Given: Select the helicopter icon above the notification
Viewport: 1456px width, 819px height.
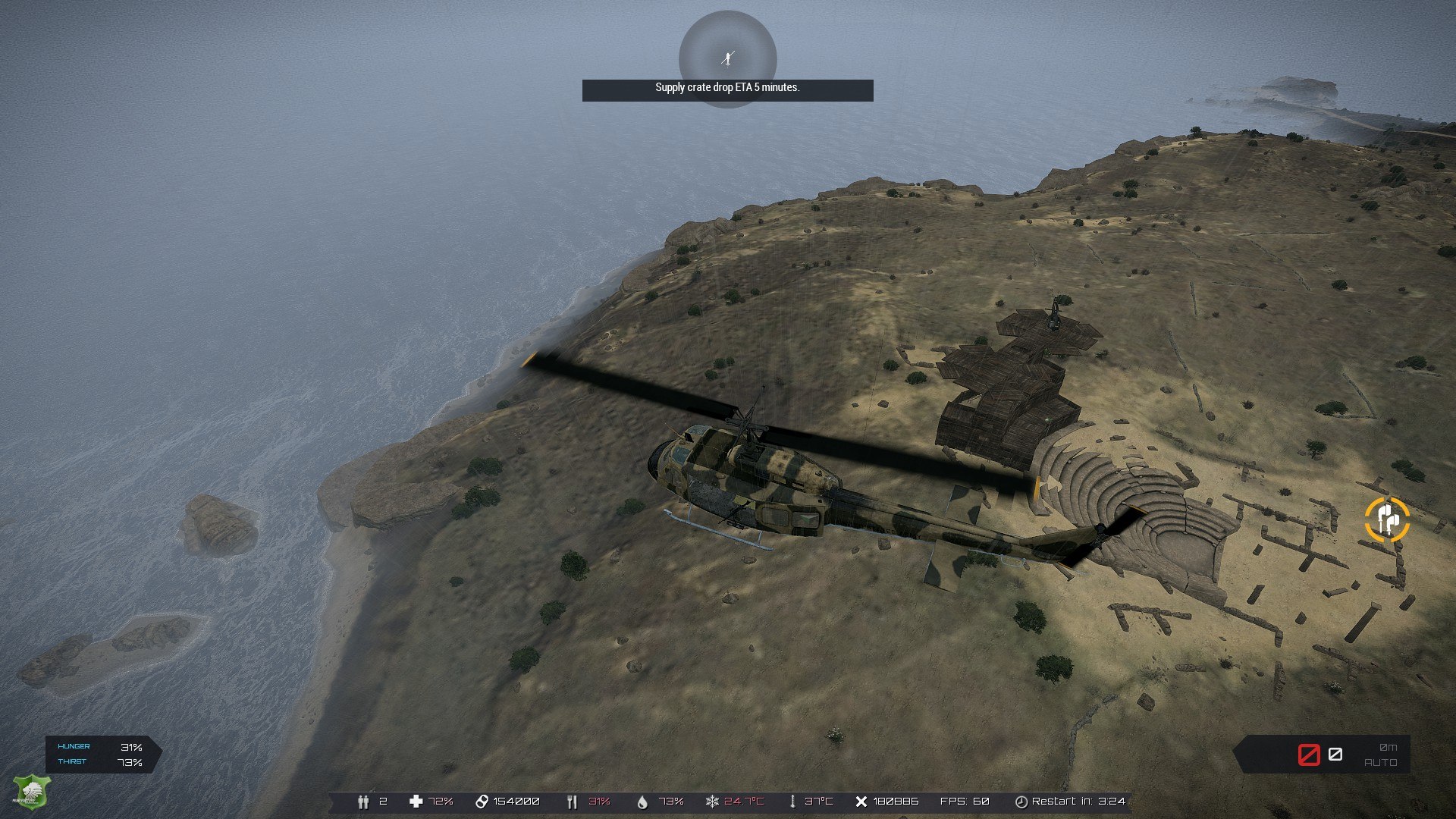Looking at the screenshot, I should [x=728, y=58].
